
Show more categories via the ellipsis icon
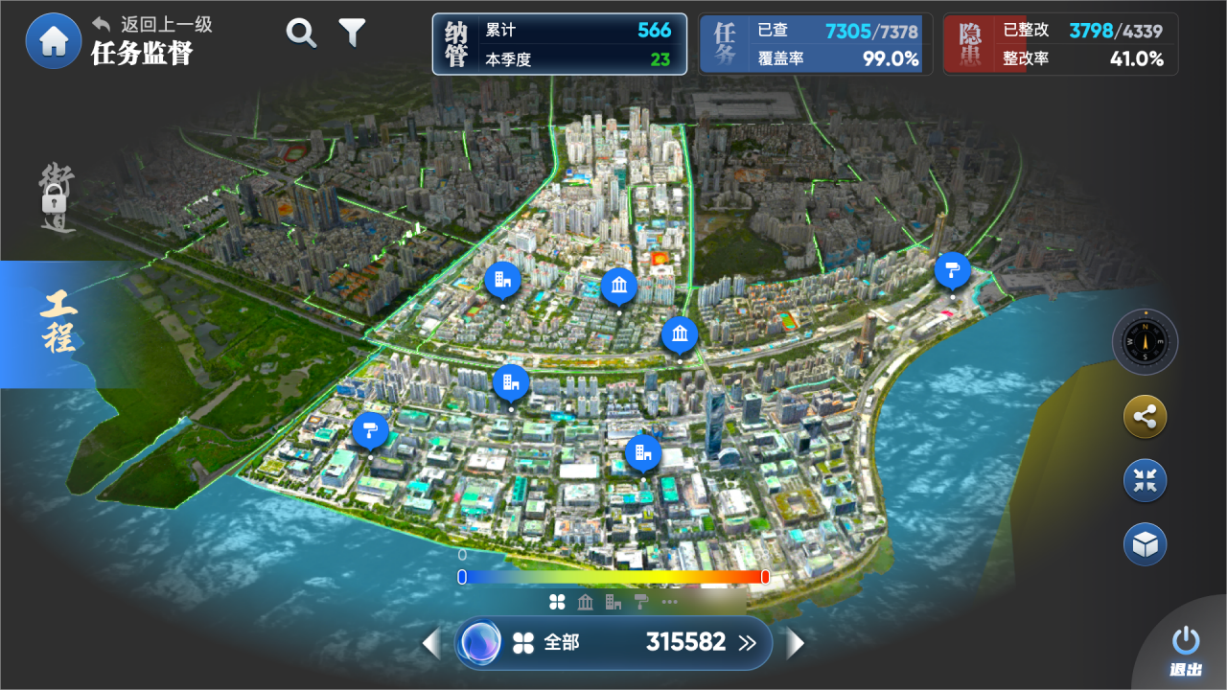[669, 601]
